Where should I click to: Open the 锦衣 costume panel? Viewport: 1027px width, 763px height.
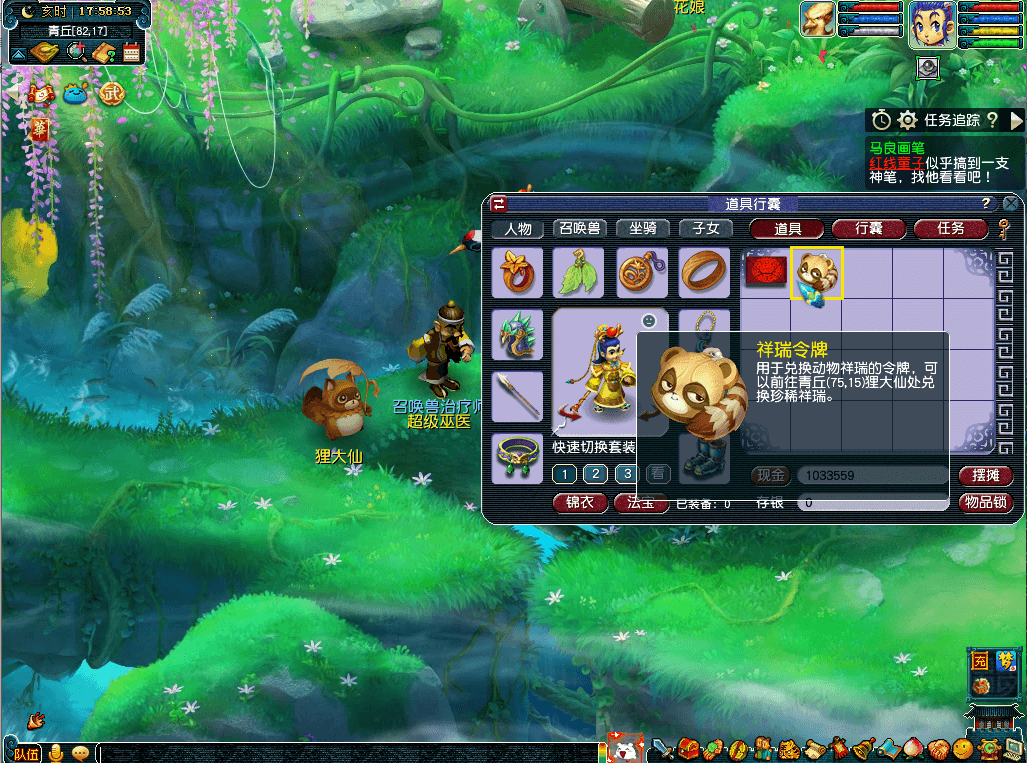tap(579, 503)
